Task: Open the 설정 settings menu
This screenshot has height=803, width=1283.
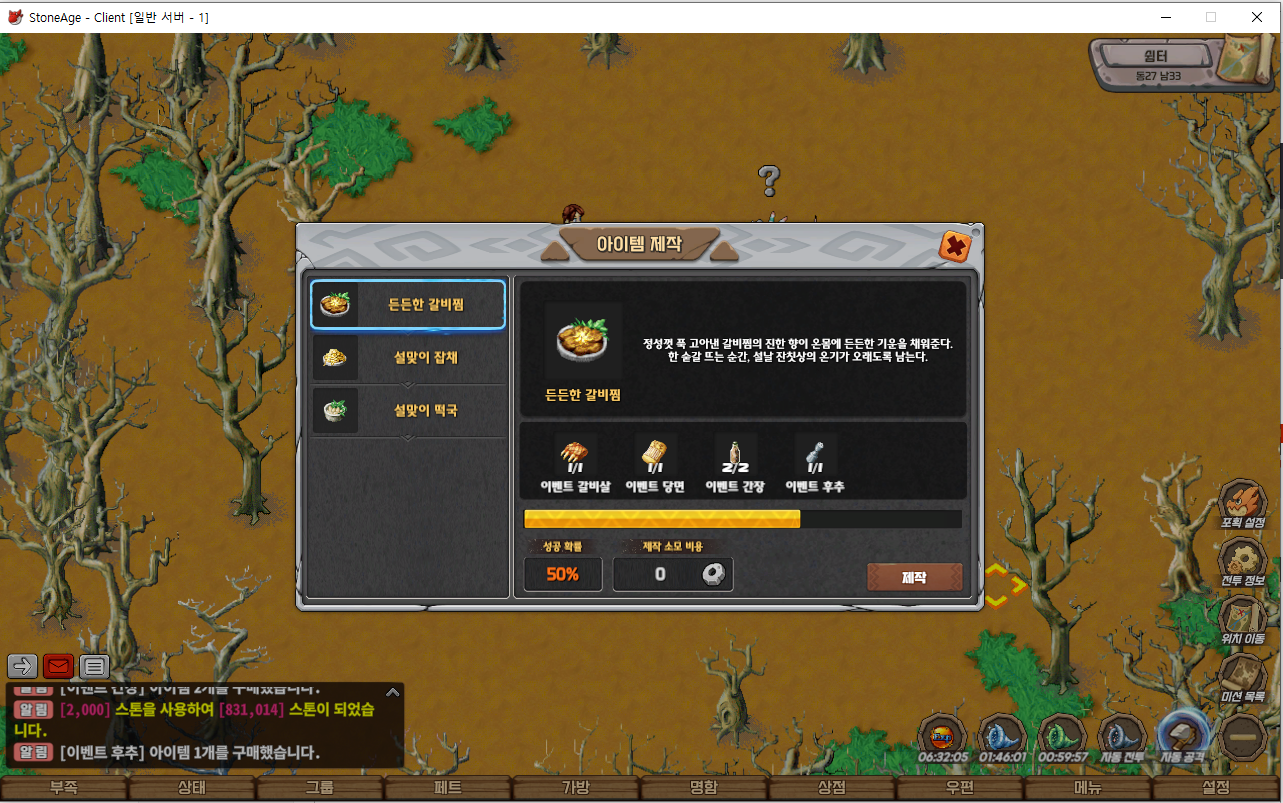Action: (1216, 788)
